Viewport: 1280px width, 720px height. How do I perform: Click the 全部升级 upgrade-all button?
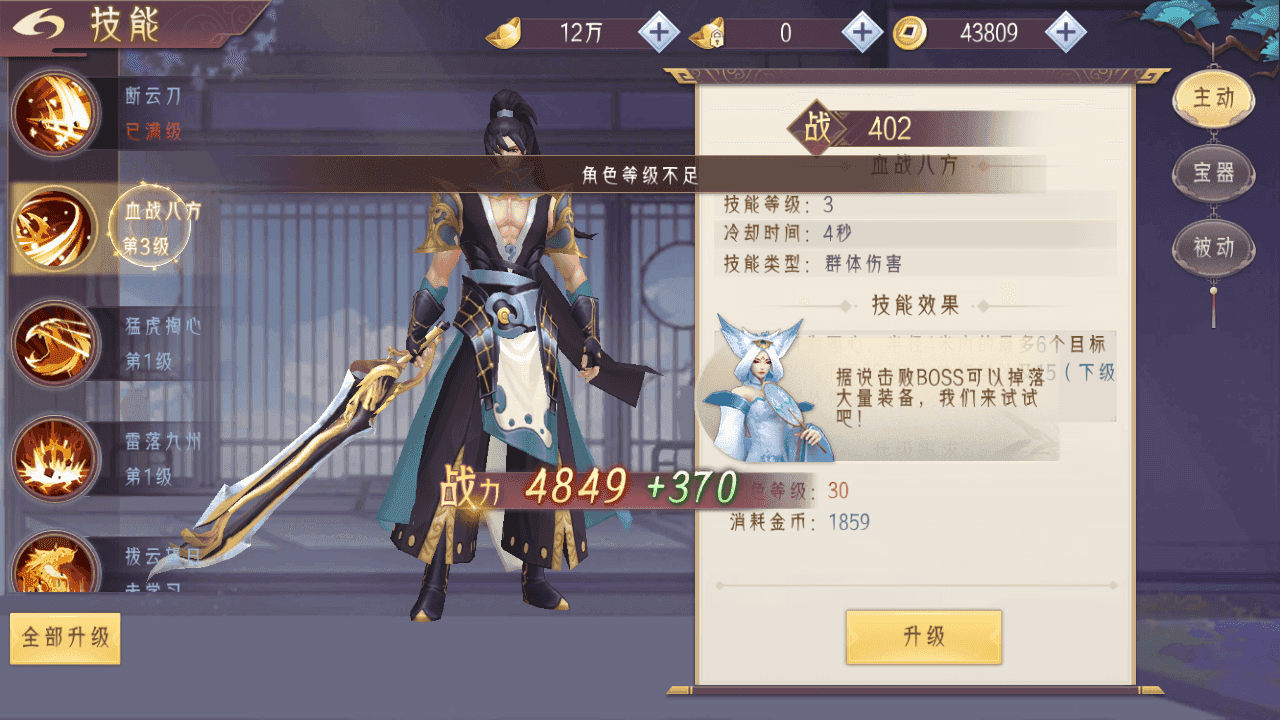pos(65,637)
